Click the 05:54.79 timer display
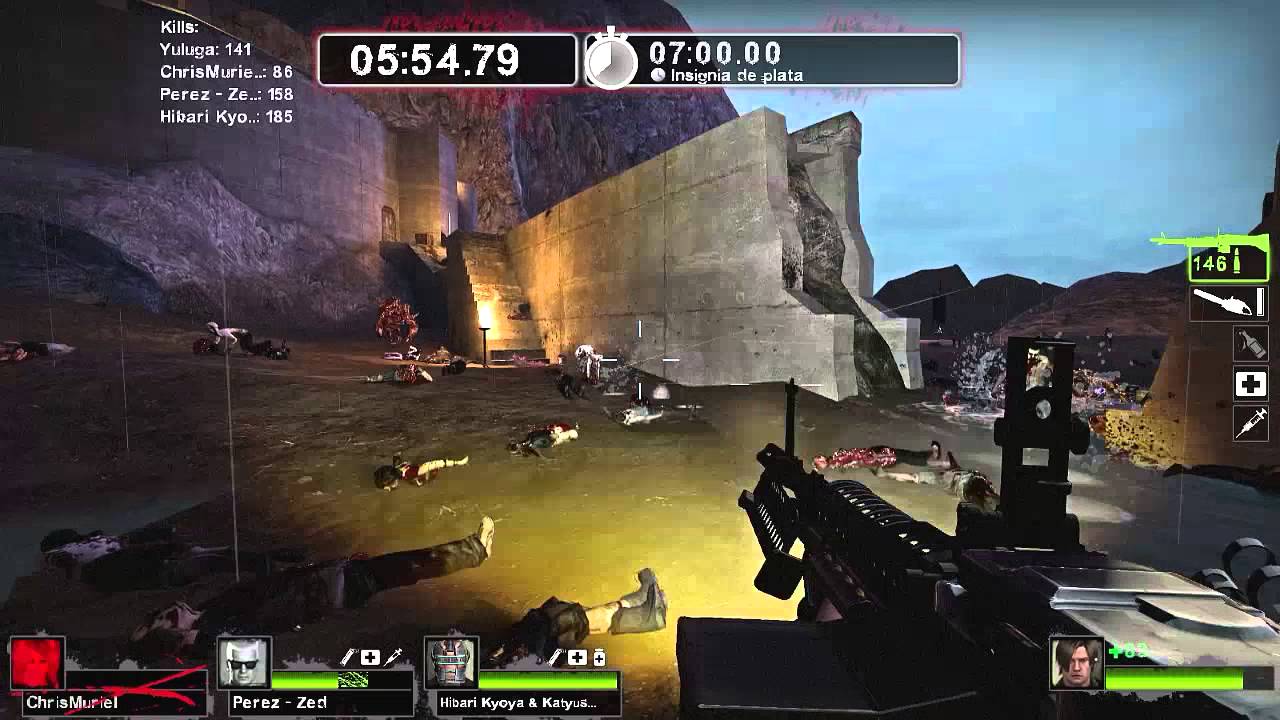 tap(440, 60)
